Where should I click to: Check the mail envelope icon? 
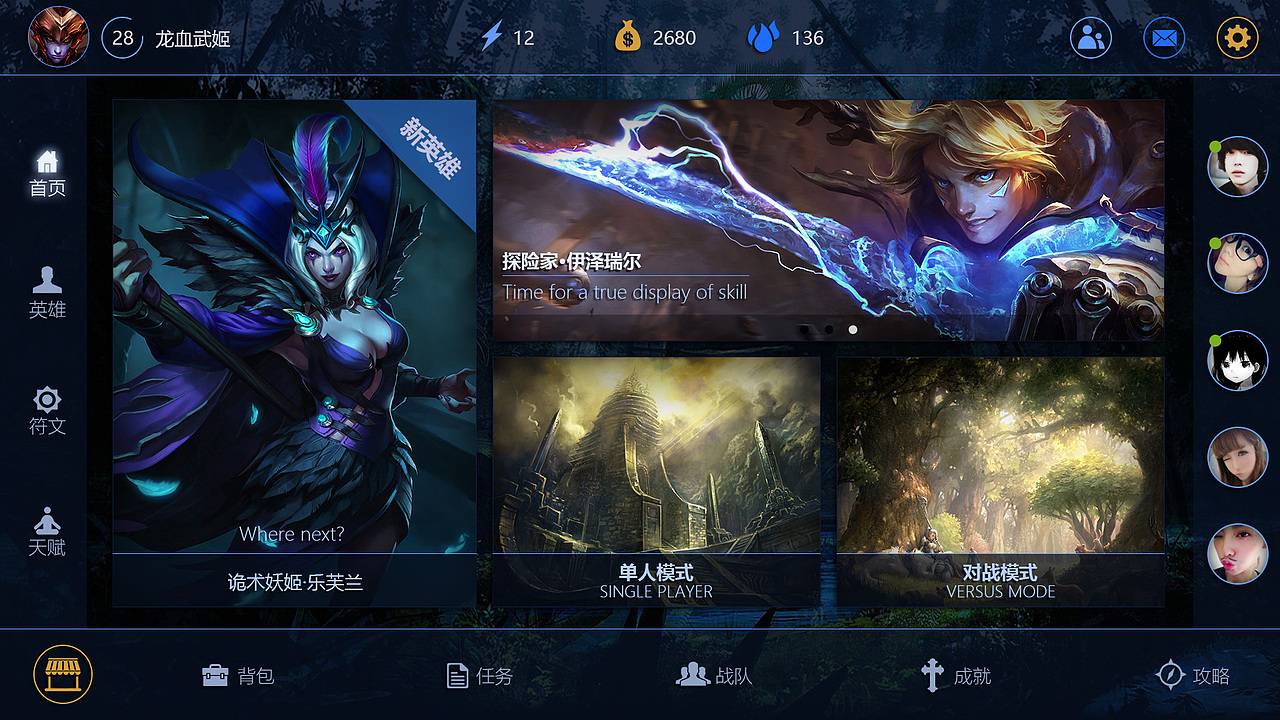click(x=1164, y=37)
